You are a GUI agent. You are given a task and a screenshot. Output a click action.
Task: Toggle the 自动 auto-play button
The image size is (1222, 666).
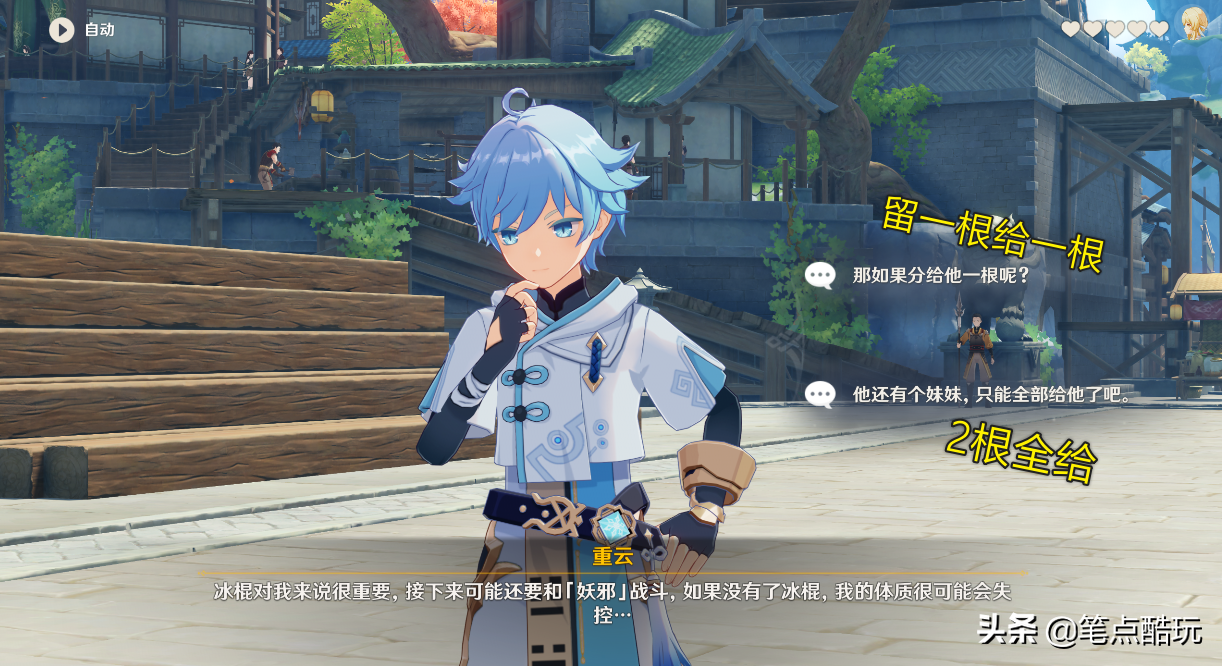pos(62,30)
